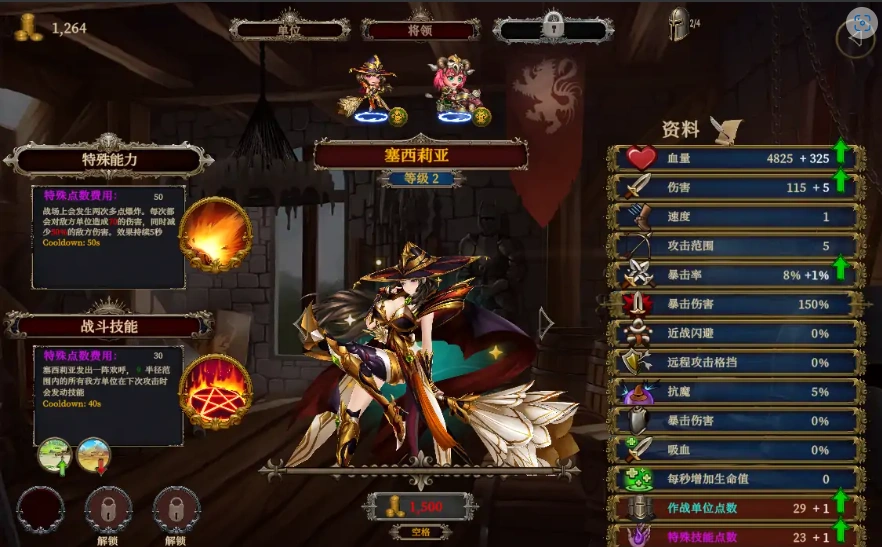The width and height of the screenshot is (882, 547).
Task: Click the empty dark red skill slot
Action: [41, 508]
